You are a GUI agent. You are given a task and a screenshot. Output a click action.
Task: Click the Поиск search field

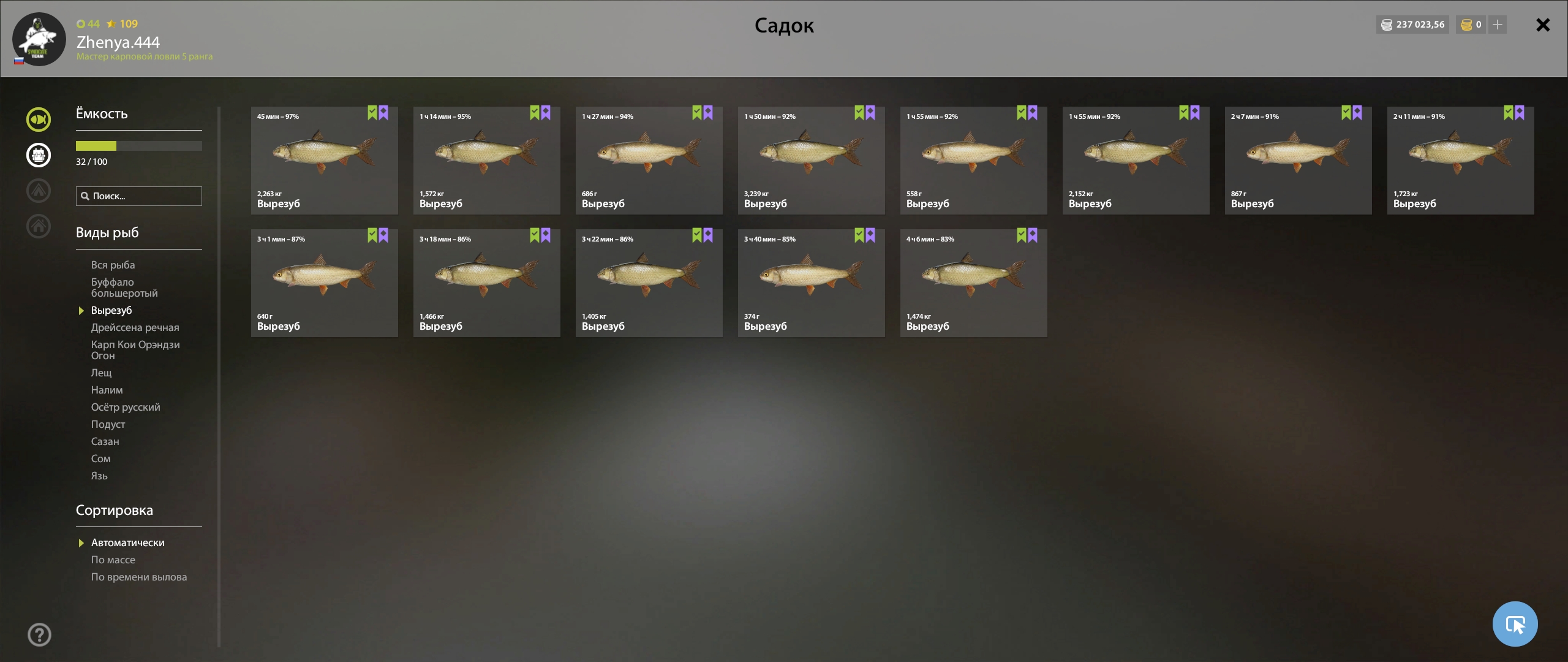tap(139, 196)
